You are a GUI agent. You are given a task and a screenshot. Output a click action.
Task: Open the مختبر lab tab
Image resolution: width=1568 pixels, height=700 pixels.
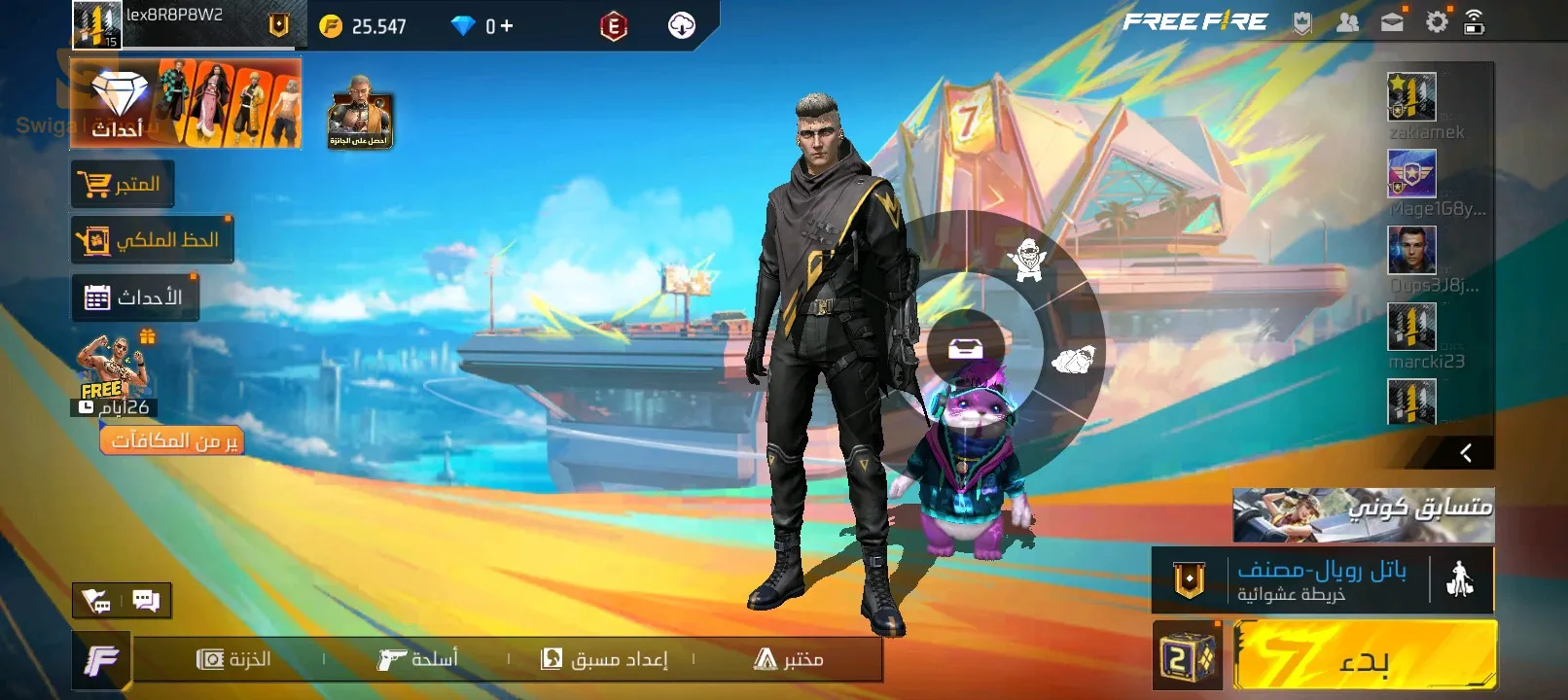coord(789,659)
